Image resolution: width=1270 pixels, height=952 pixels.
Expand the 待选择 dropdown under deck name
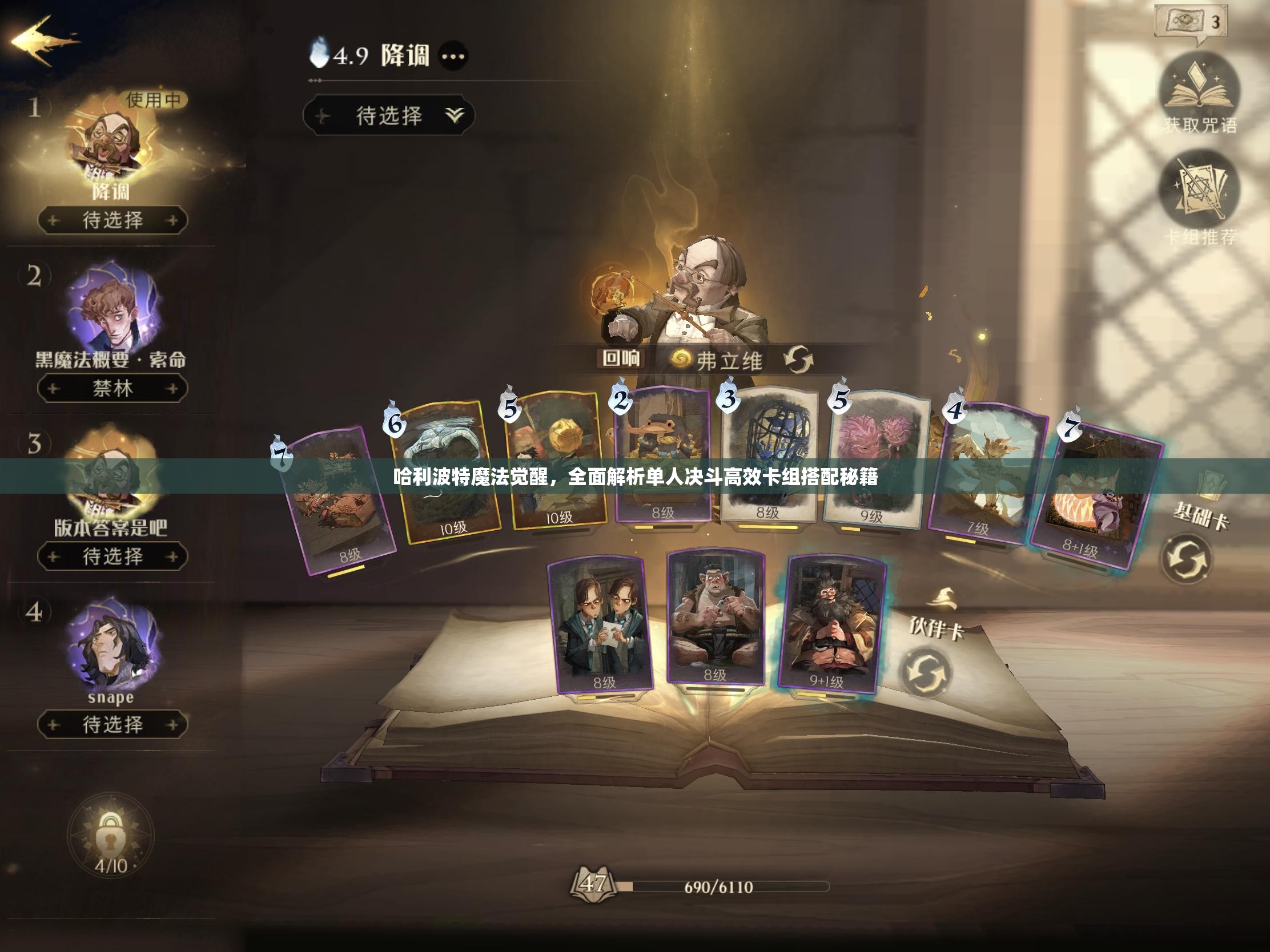(x=389, y=116)
